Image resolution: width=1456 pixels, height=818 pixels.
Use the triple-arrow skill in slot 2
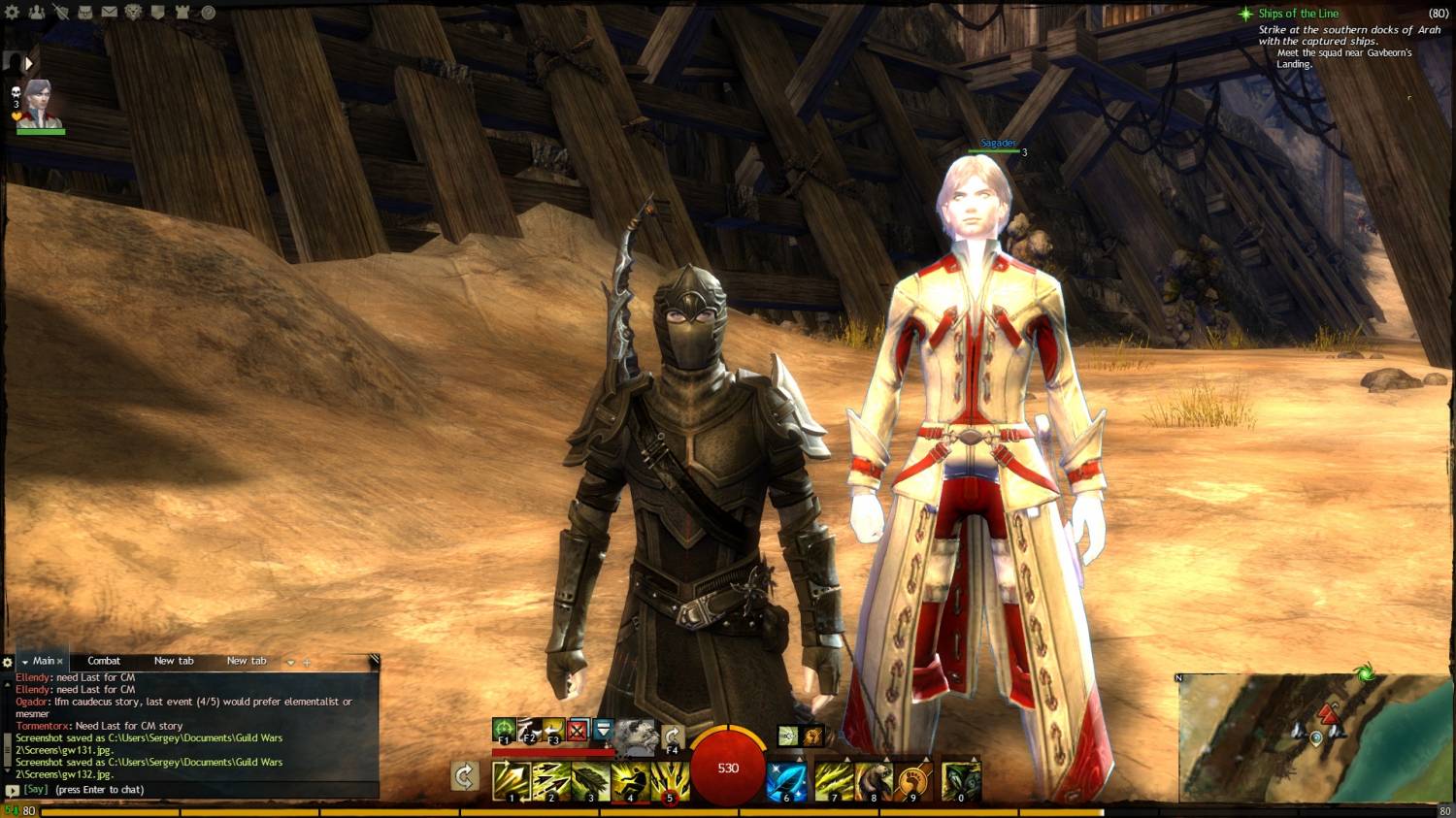(x=551, y=781)
